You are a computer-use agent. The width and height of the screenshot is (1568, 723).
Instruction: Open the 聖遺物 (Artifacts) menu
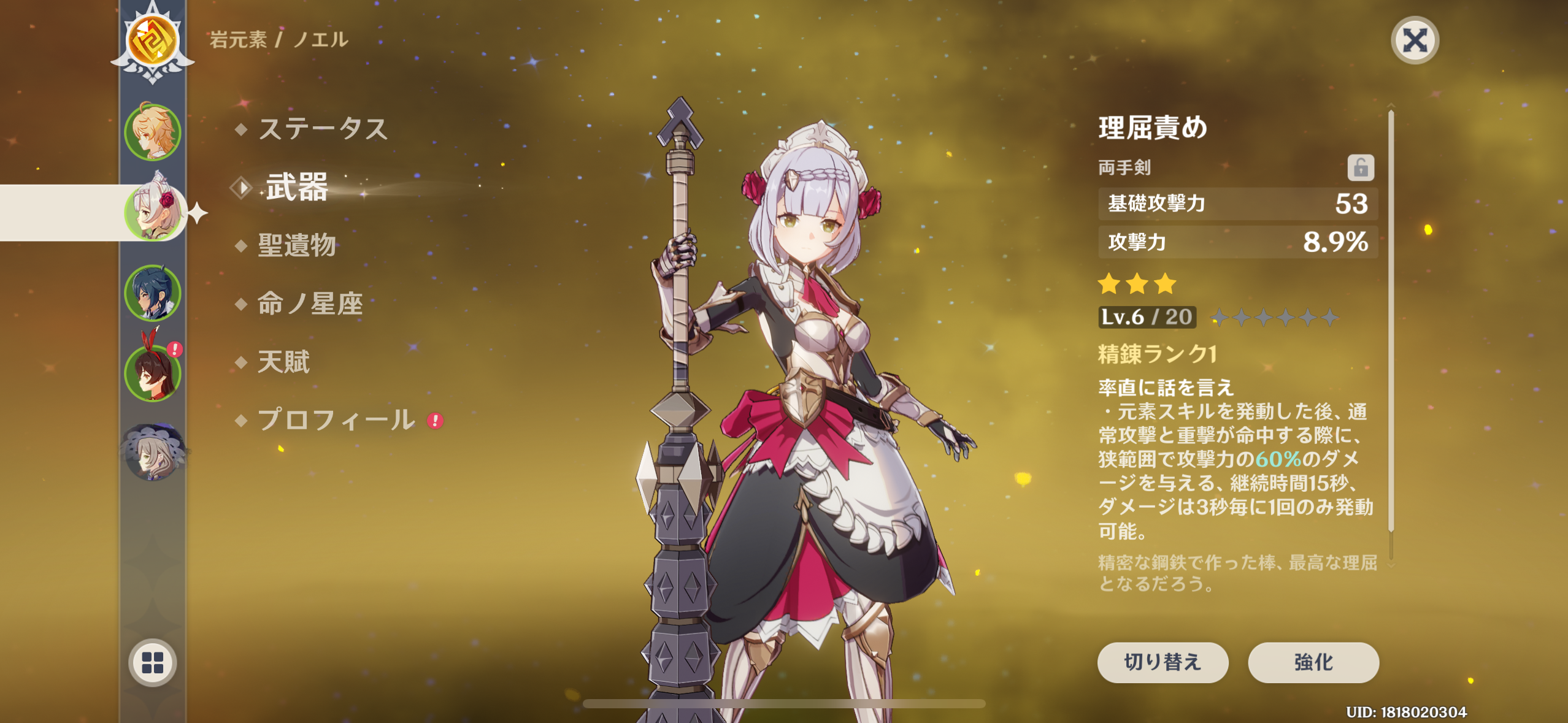click(x=297, y=245)
